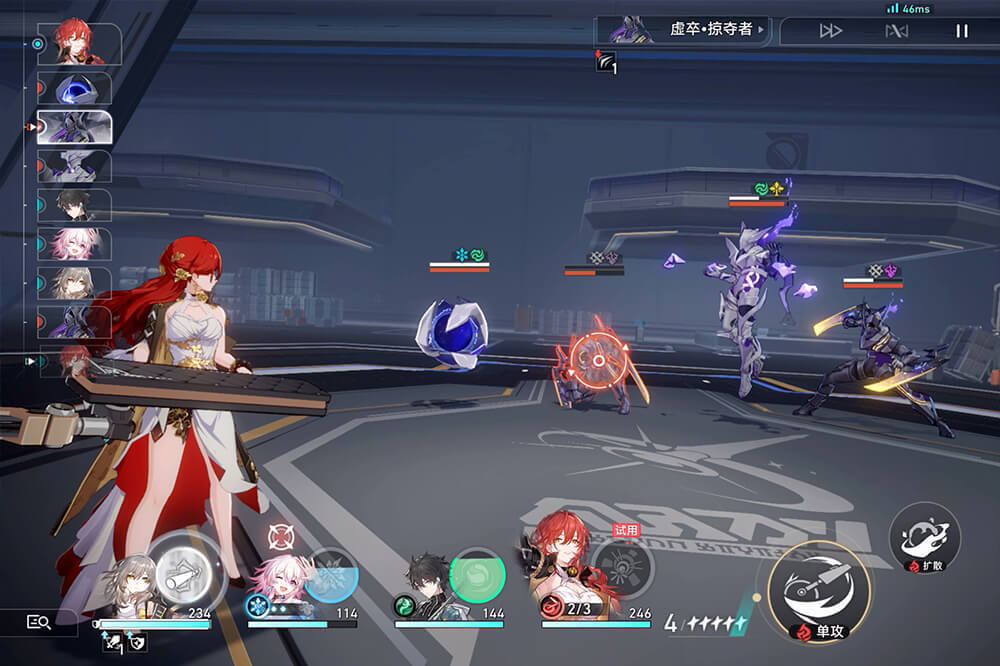This screenshot has height=666, width=1000.
Task: Use the 单攻 basic attack
Action: click(x=818, y=591)
